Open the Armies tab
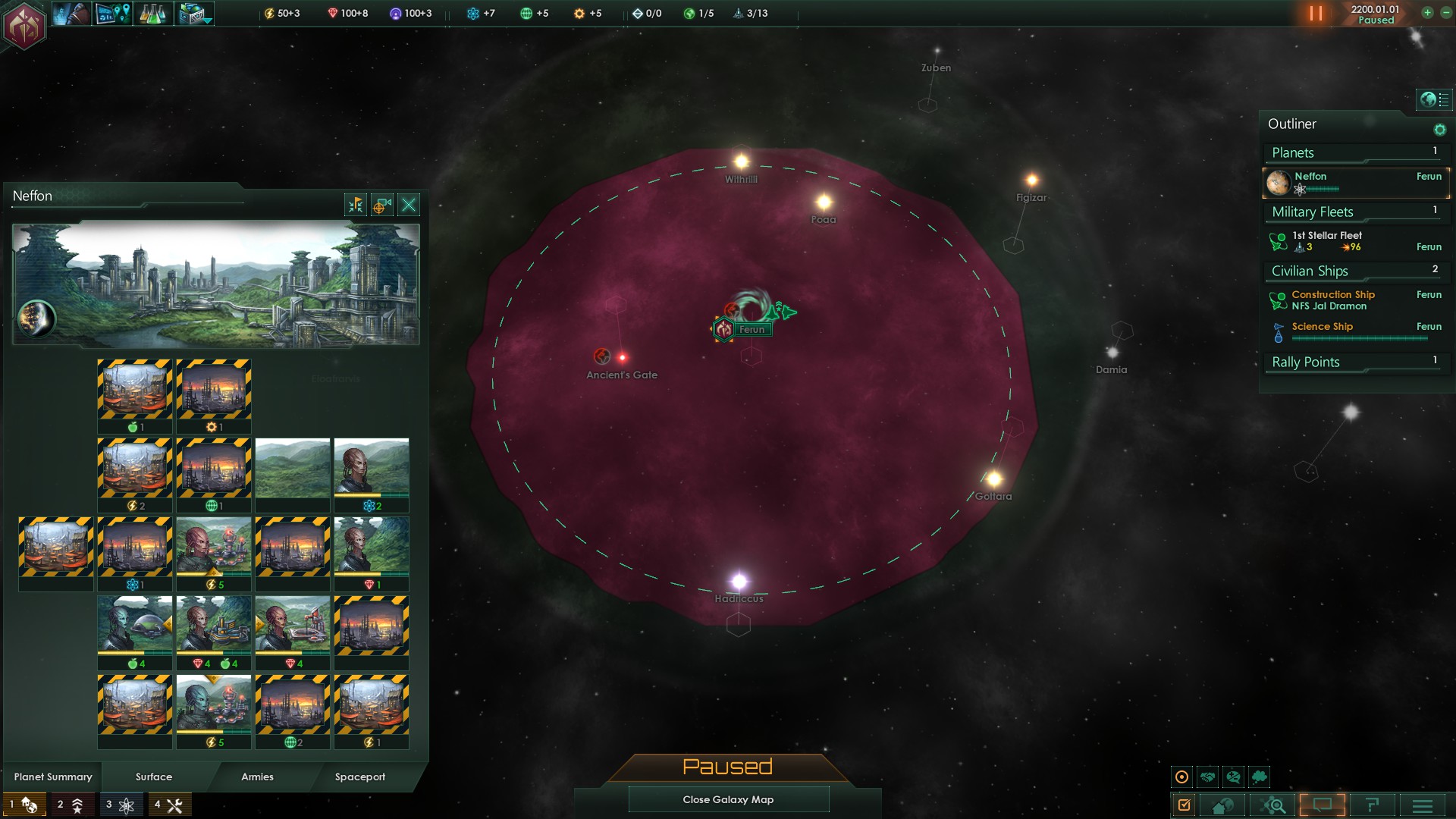 pos(257,777)
